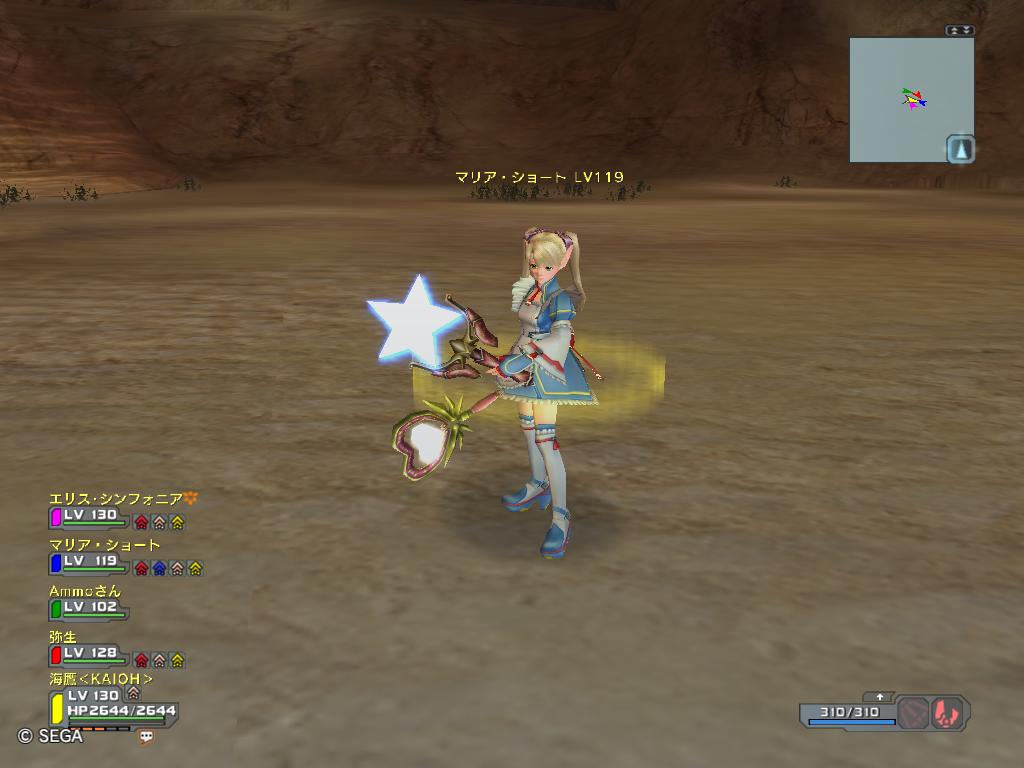Click the minimap compass arrow button
Screen dimensions: 1024x768
(x=960, y=149)
